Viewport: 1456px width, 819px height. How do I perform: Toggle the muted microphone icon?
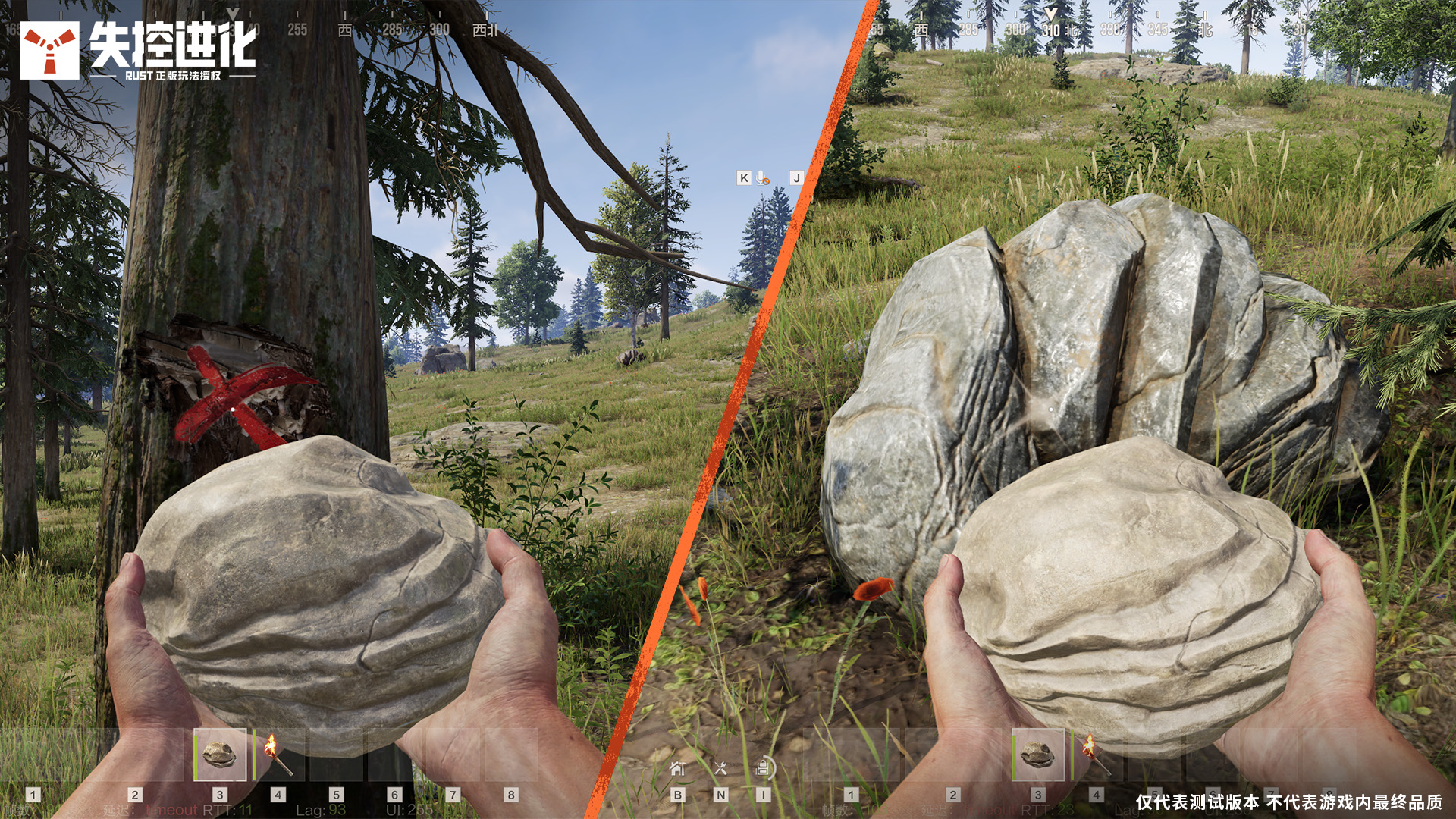763,177
